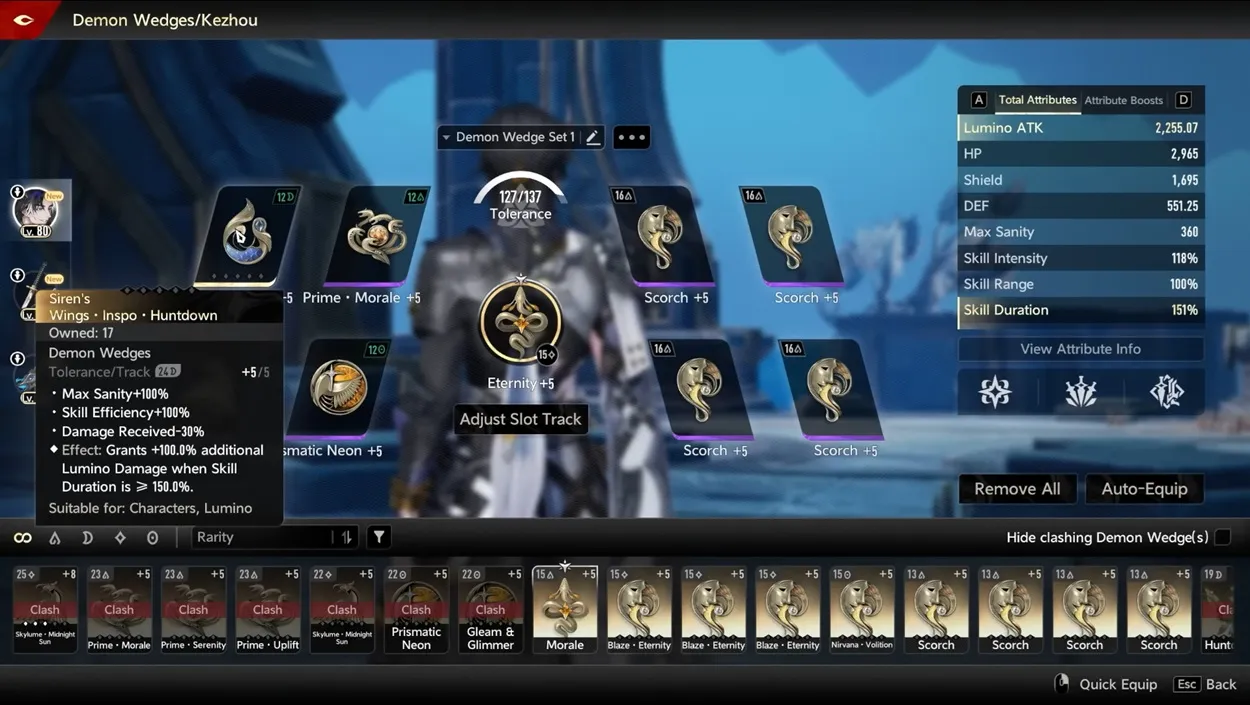Go back using the Back button
The height and width of the screenshot is (705, 1250).
1208,684
